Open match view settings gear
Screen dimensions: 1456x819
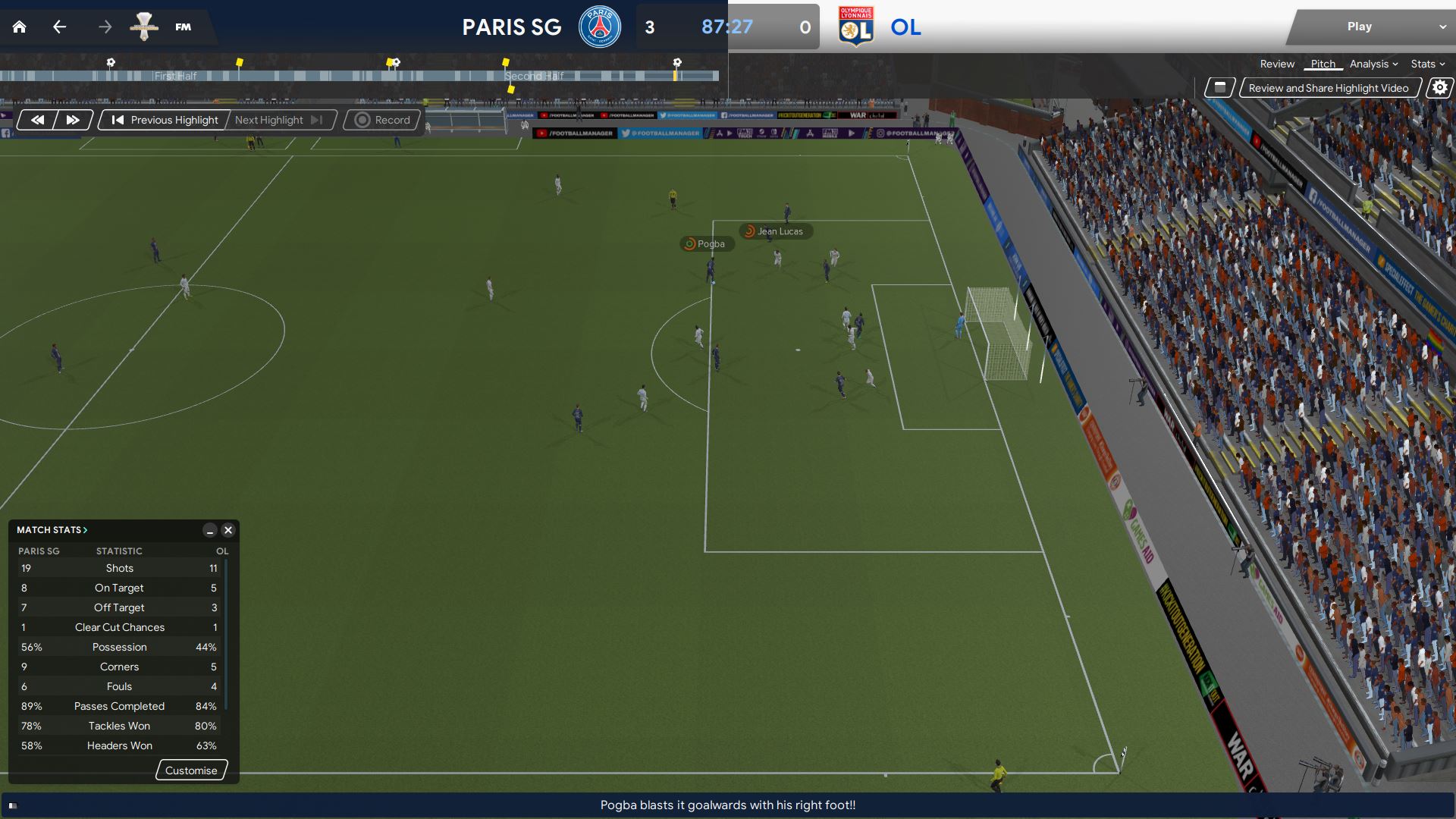coord(1439,88)
